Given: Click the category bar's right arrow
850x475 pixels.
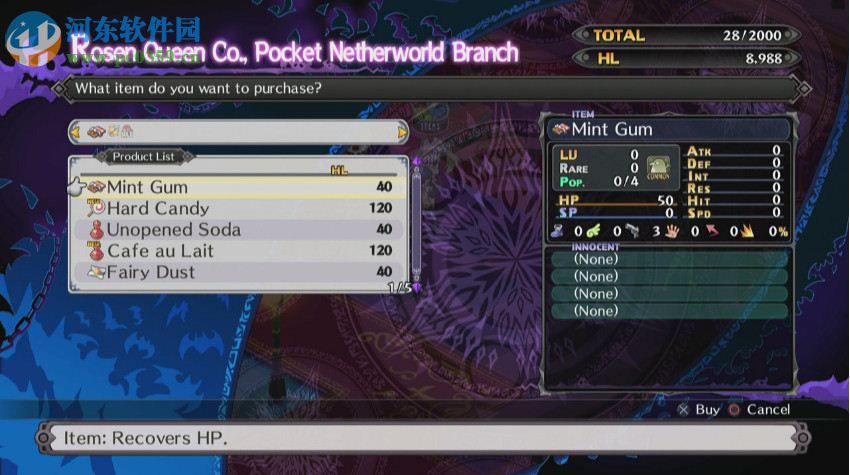Looking at the screenshot, I should tap(403, 132).
